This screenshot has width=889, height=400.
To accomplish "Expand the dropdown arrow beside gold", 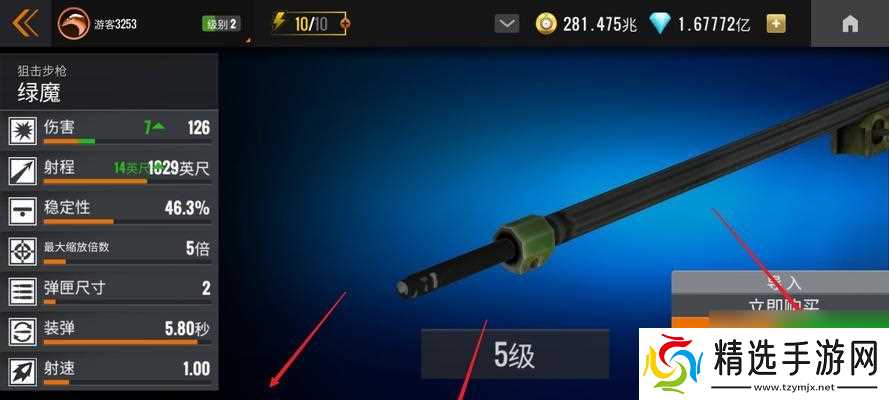I will click(507, 24).
